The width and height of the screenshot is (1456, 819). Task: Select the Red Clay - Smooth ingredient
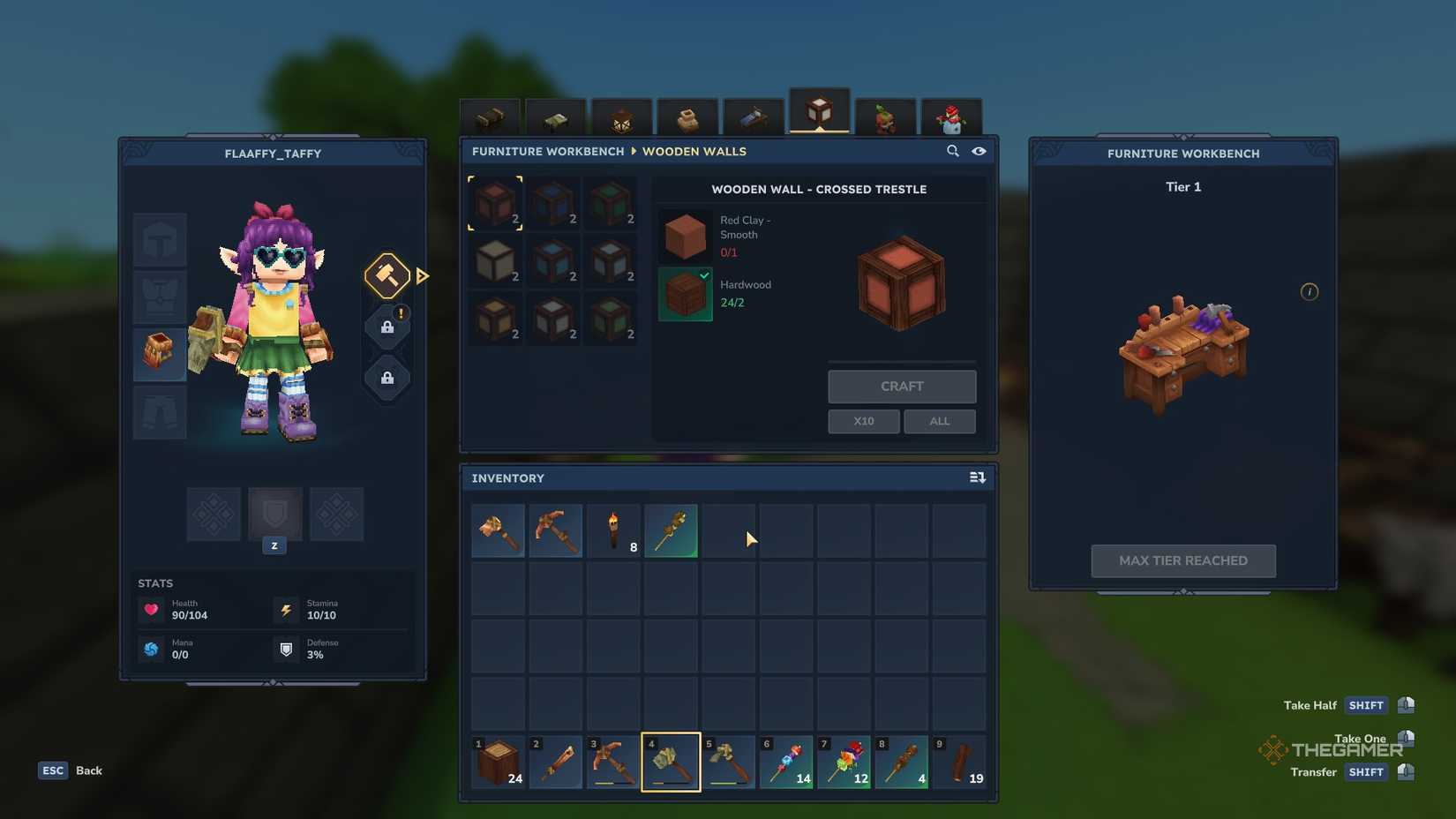point(685,234)
